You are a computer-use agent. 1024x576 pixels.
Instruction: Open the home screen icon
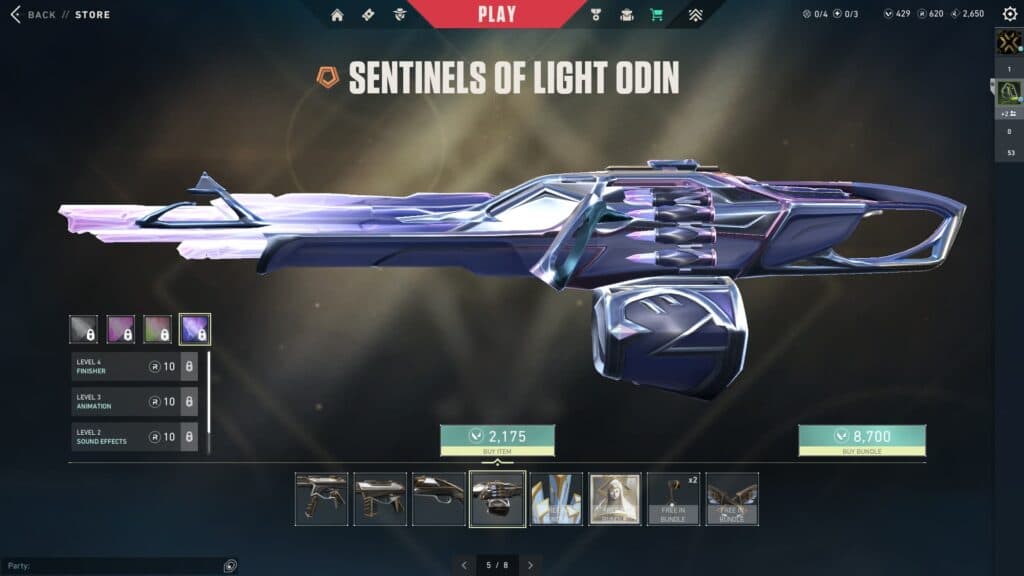click(x=337, y=15)
